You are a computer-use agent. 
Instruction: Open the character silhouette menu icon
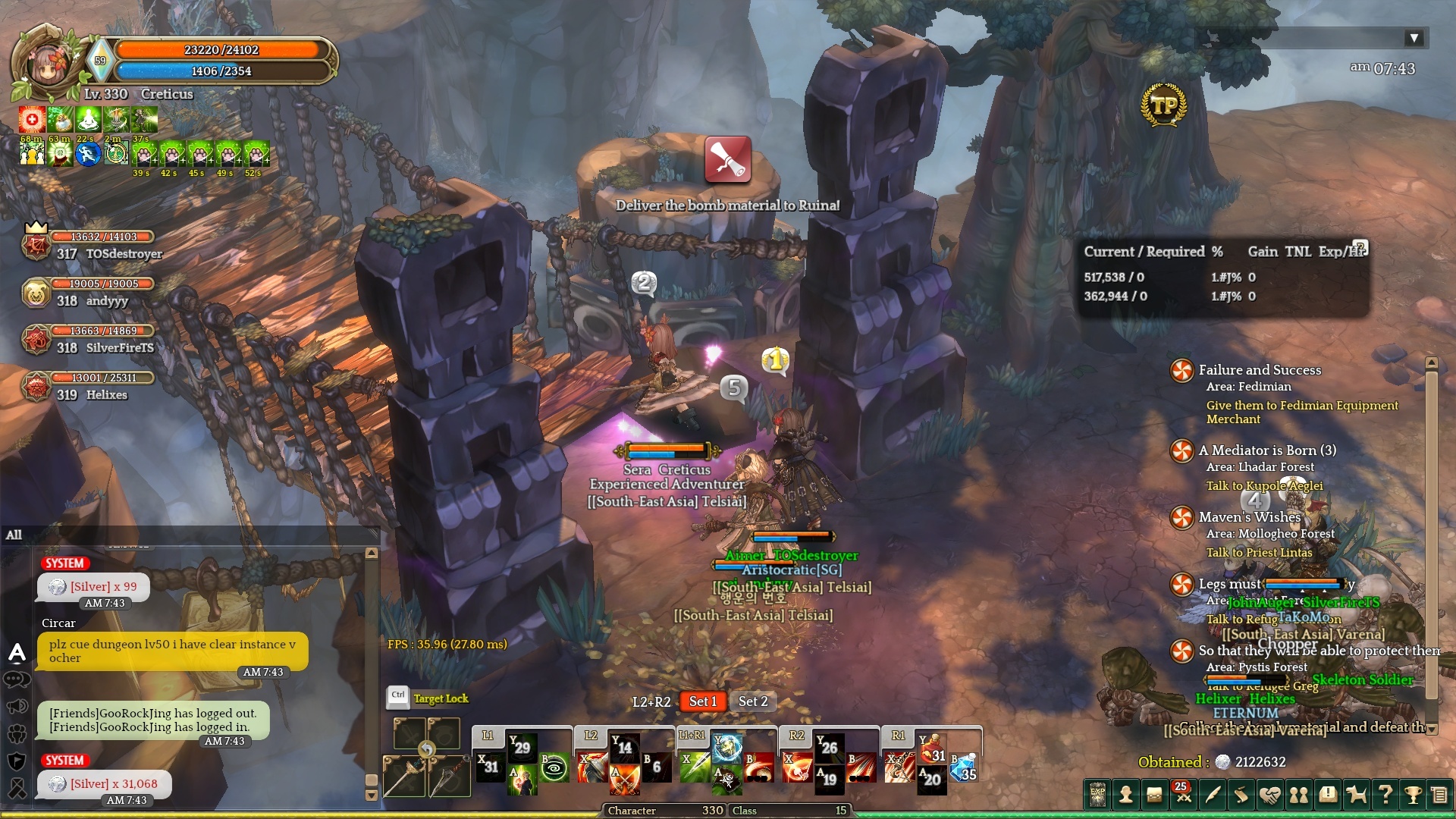pyautogui.click(x=1126, y=795)
